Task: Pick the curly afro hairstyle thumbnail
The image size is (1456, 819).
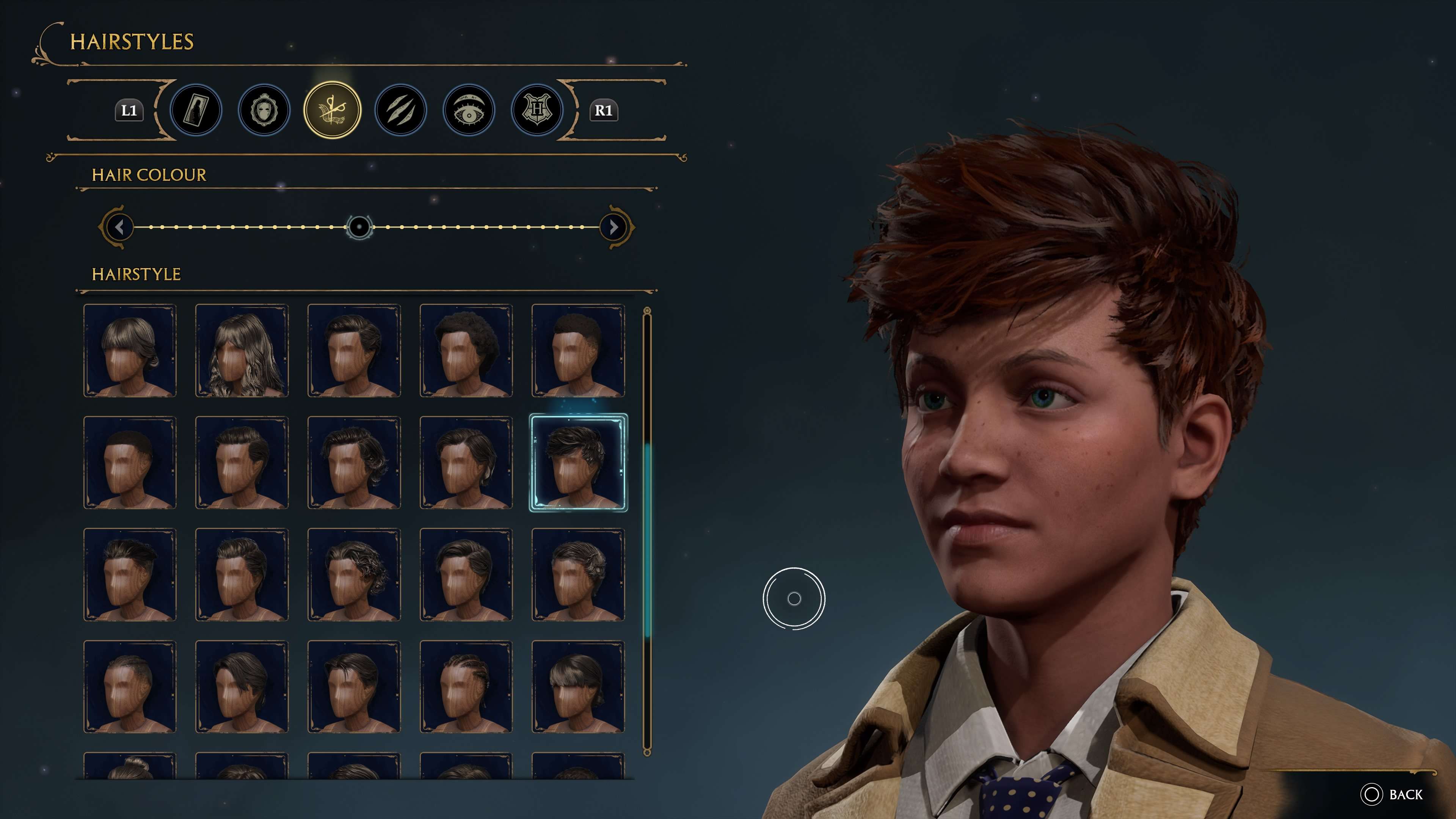Action: tap(466, 349)
